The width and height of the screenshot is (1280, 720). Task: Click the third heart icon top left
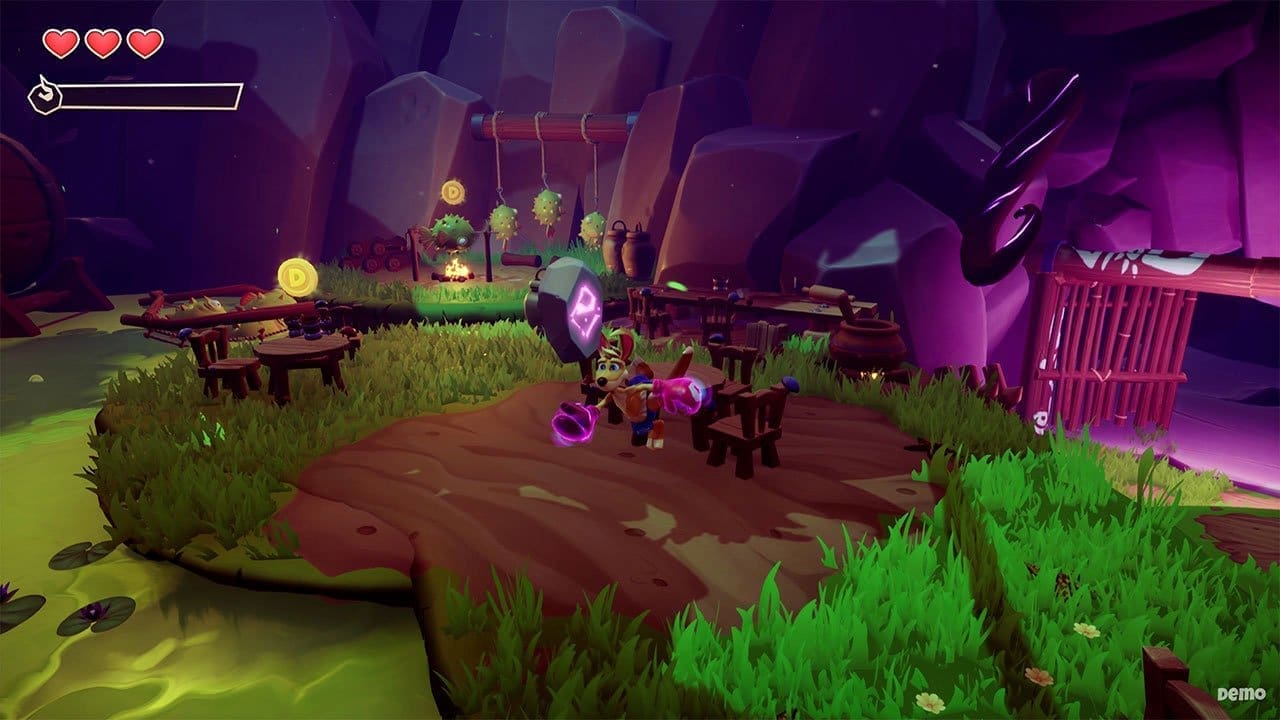pyautogui.click(x=146, y=44)
